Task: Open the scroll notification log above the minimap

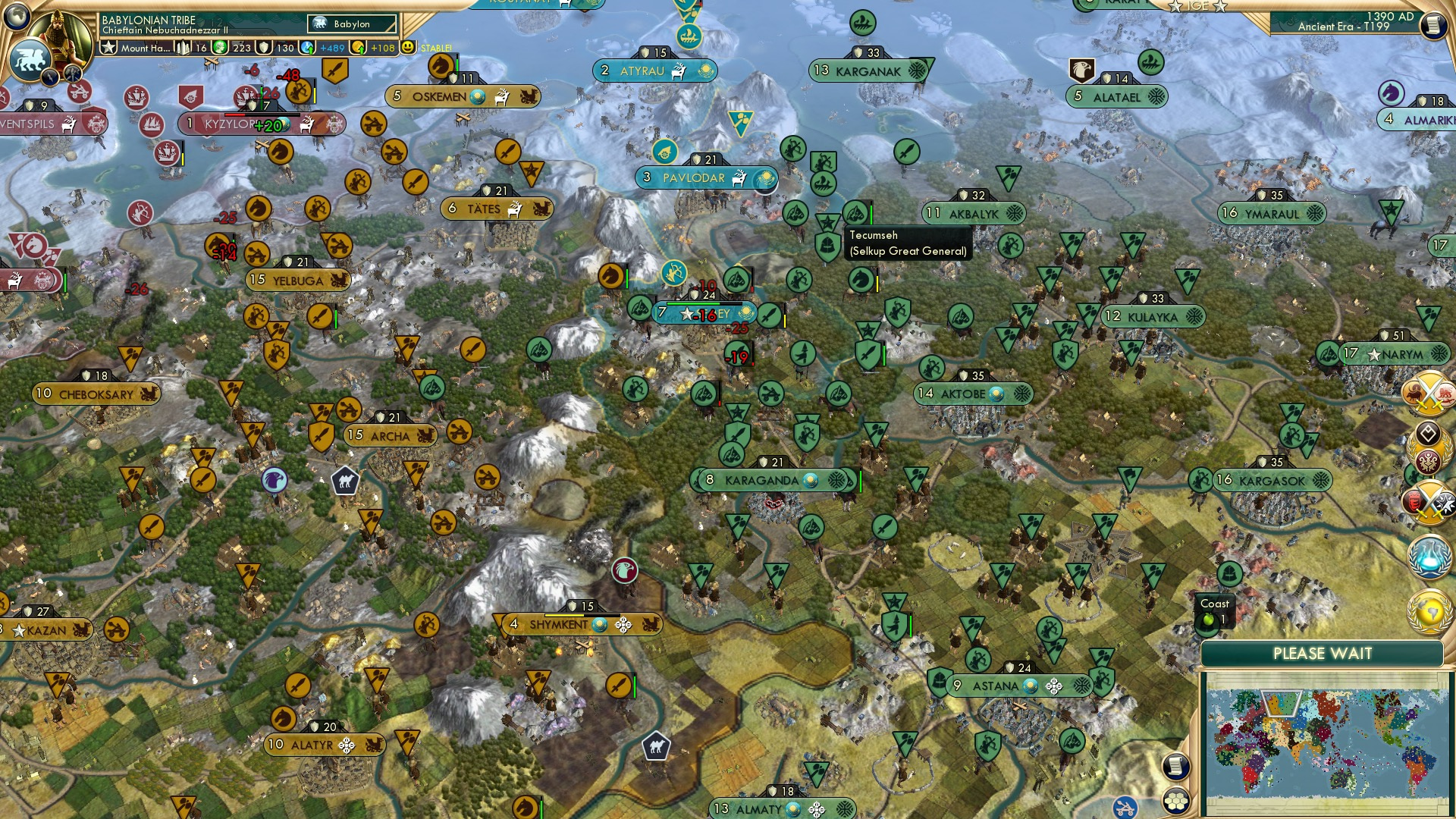Action: point(1176,767)
